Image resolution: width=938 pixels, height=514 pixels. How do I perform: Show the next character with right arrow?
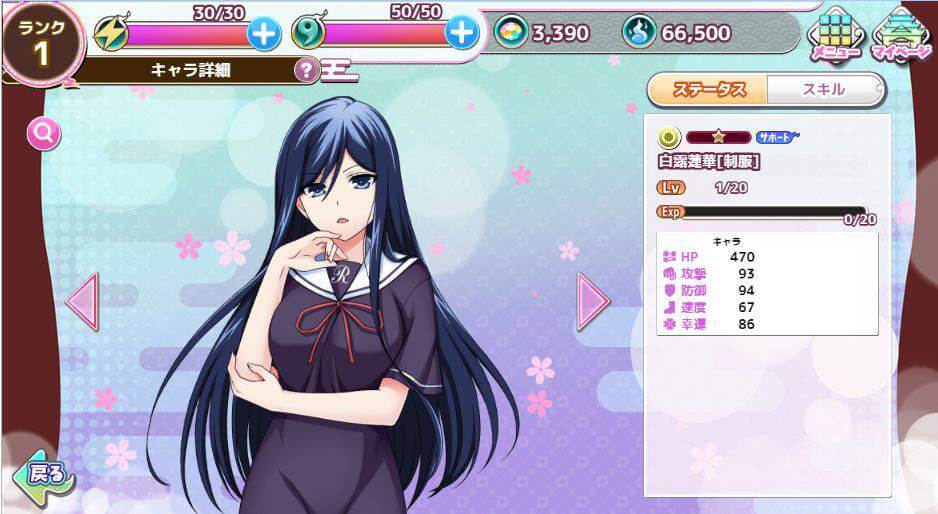point(592,299)
